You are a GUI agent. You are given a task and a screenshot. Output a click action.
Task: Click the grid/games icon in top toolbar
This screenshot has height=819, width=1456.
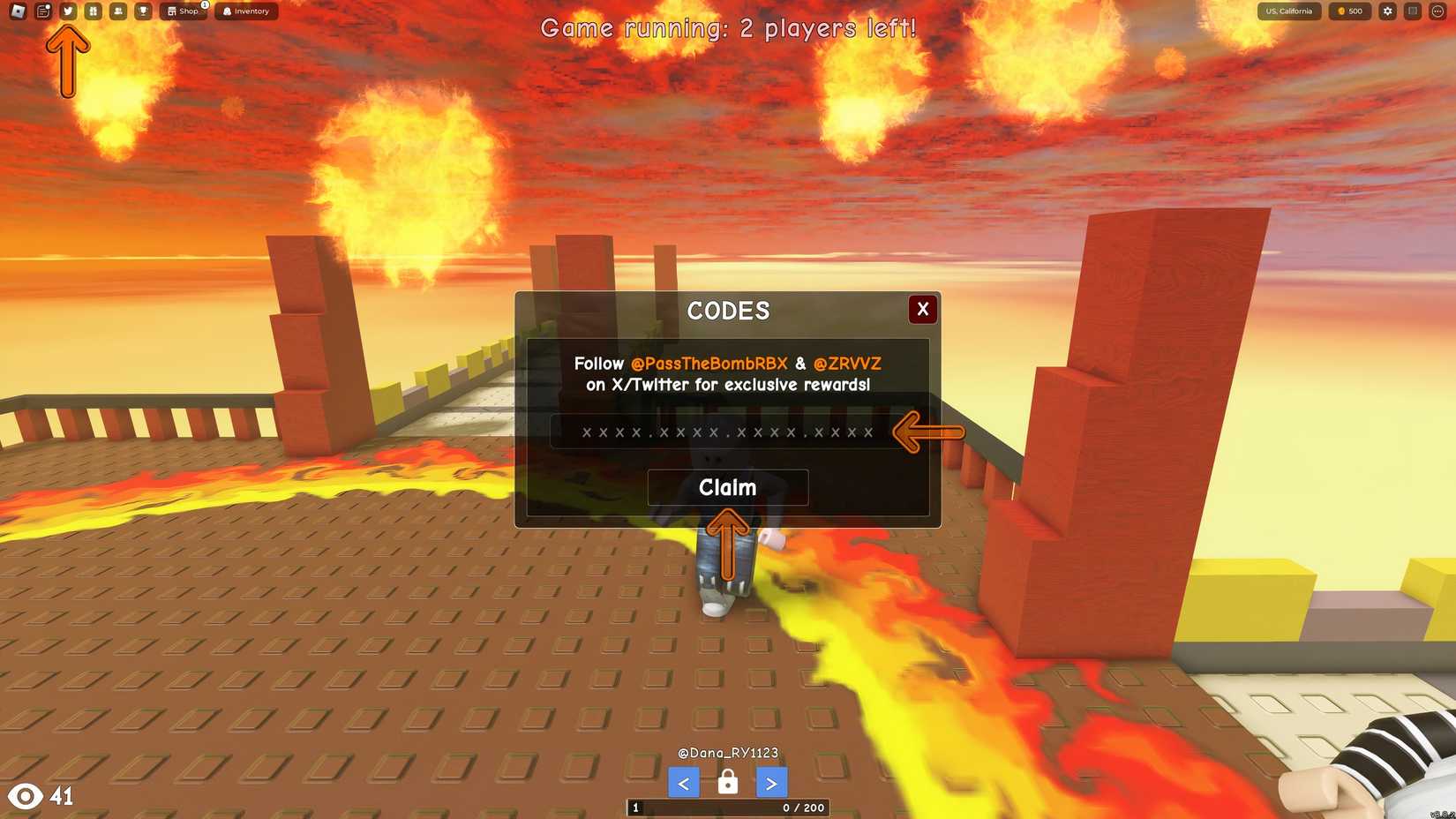93,11
